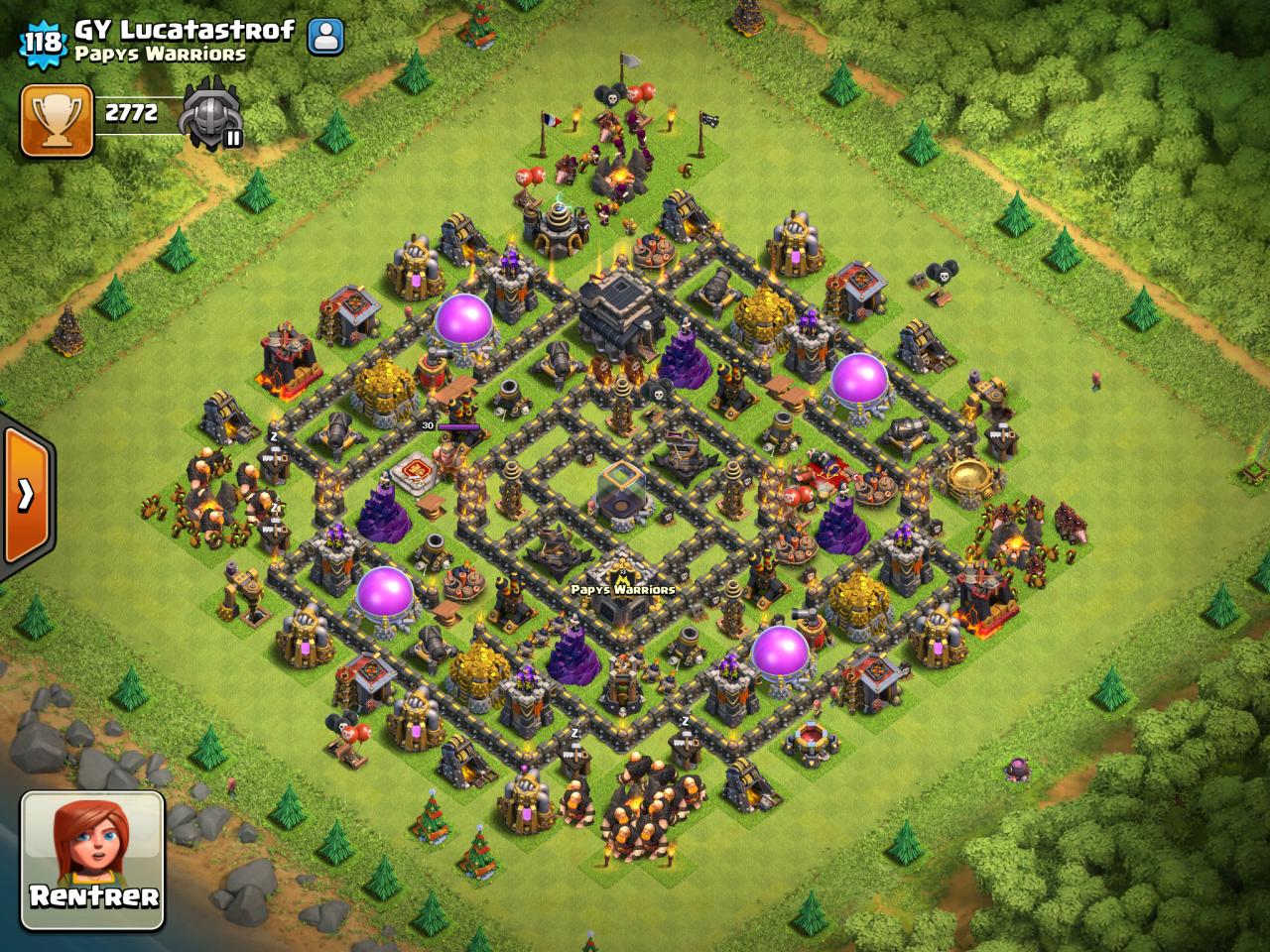
Task: Open the orange side panel arrow tab
Action: point(26,494)
